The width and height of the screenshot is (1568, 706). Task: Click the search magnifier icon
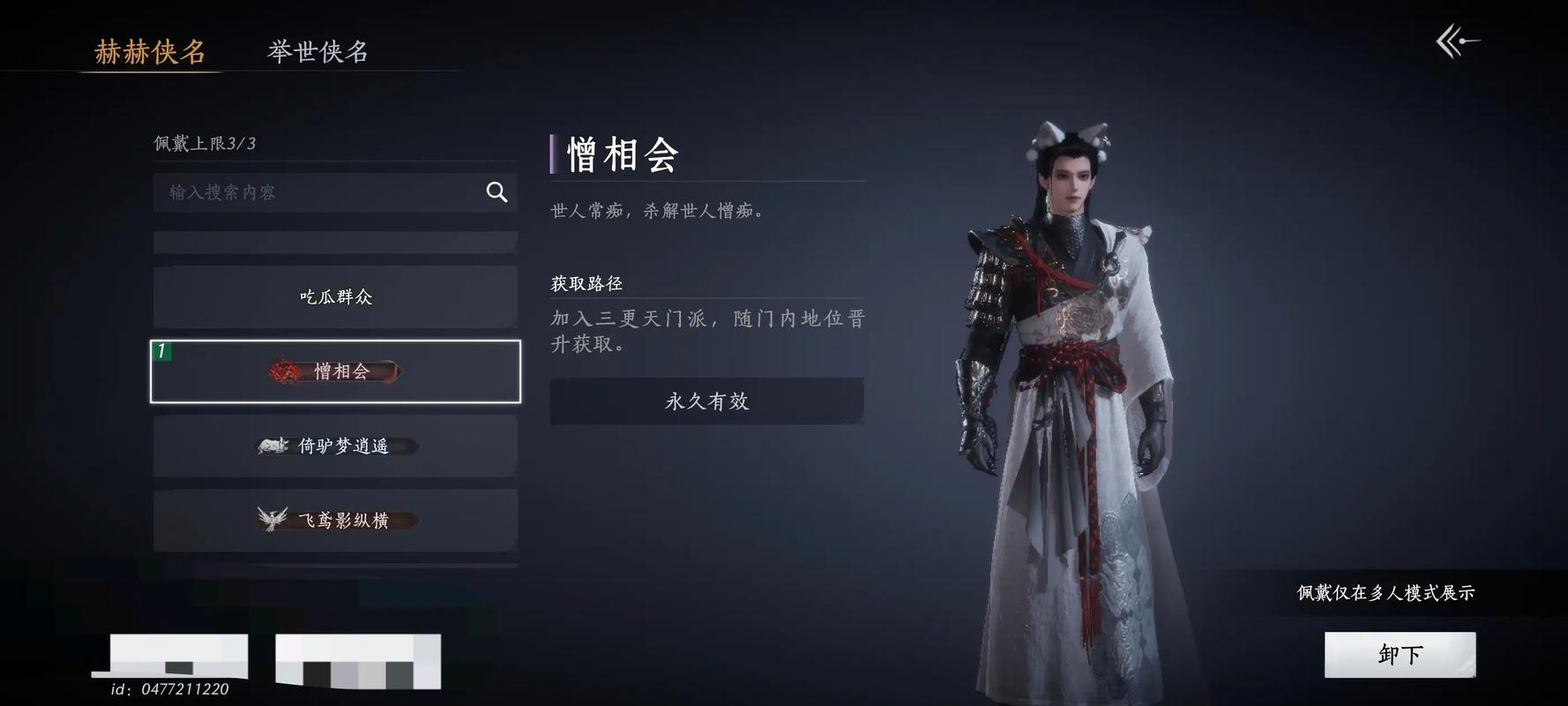[x=496, y=192]
